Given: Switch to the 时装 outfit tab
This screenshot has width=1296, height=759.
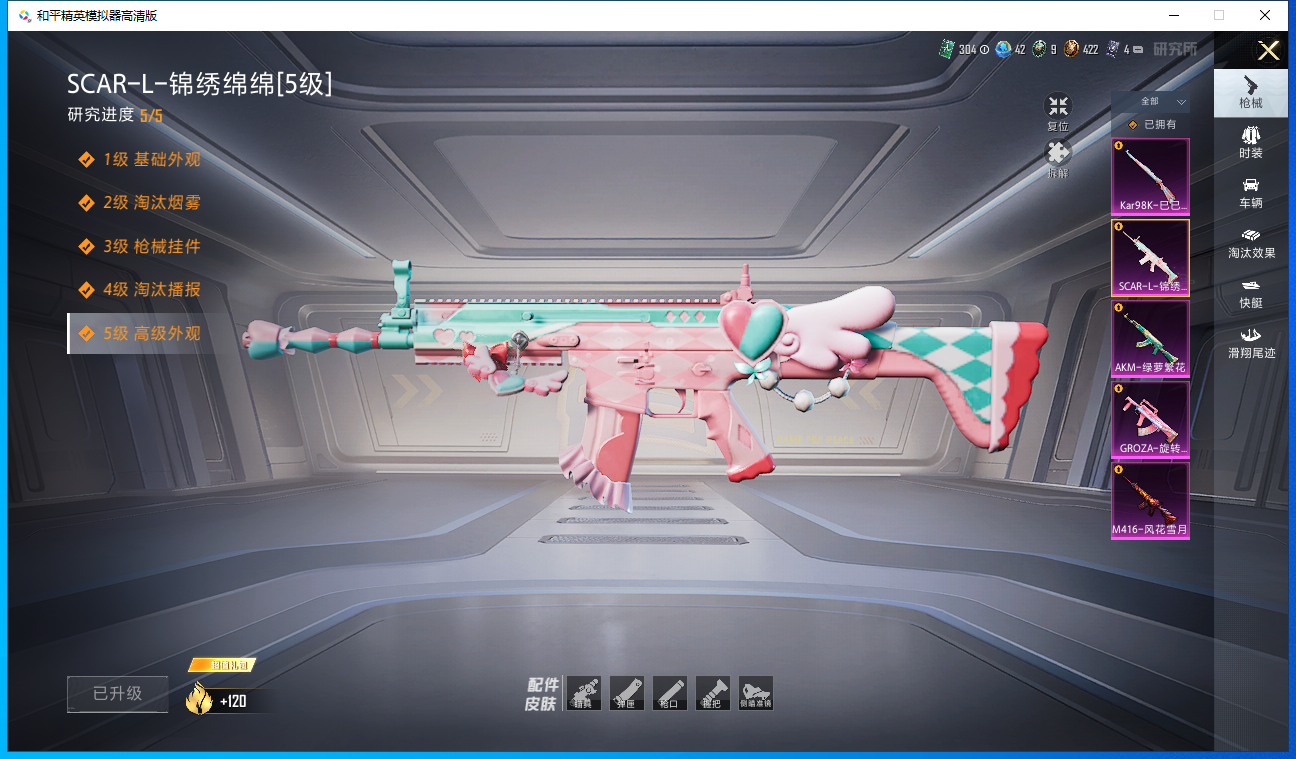Looking at the screenshot, I should tap(1251, 142).
